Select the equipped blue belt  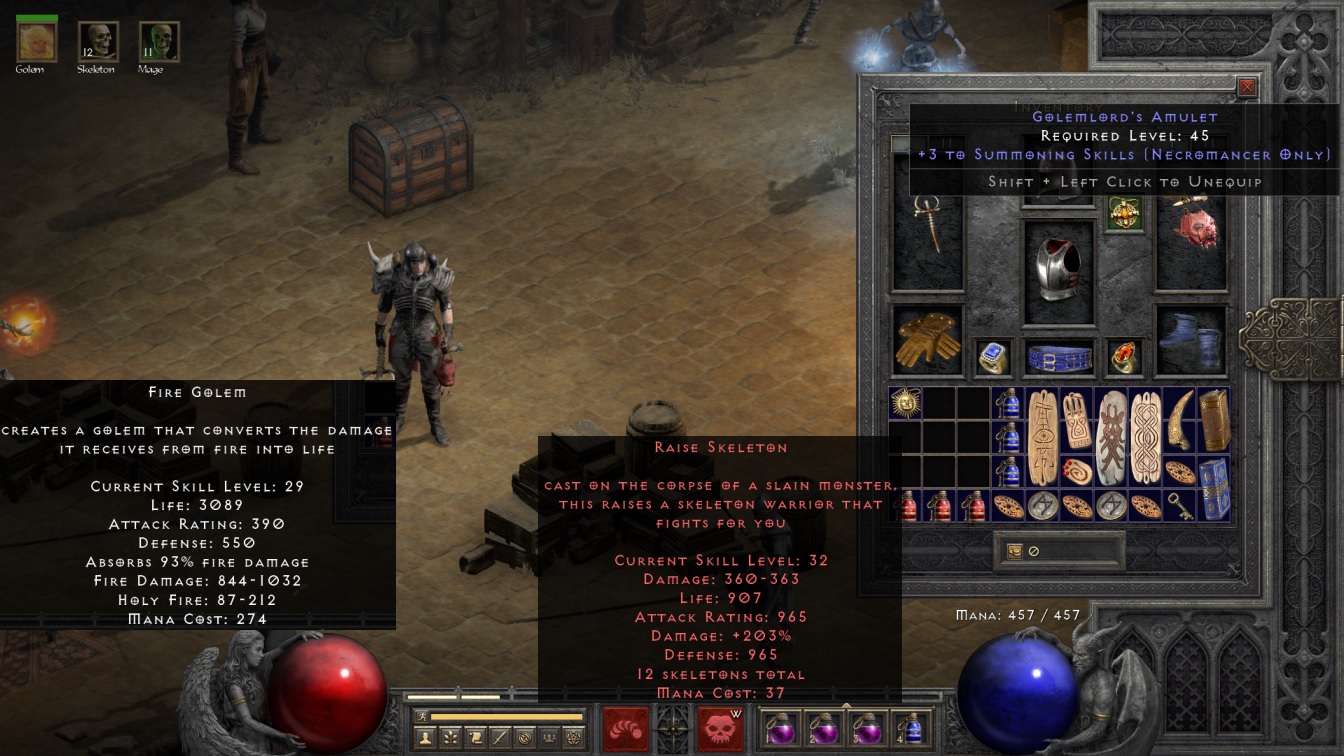[1060, 358]
